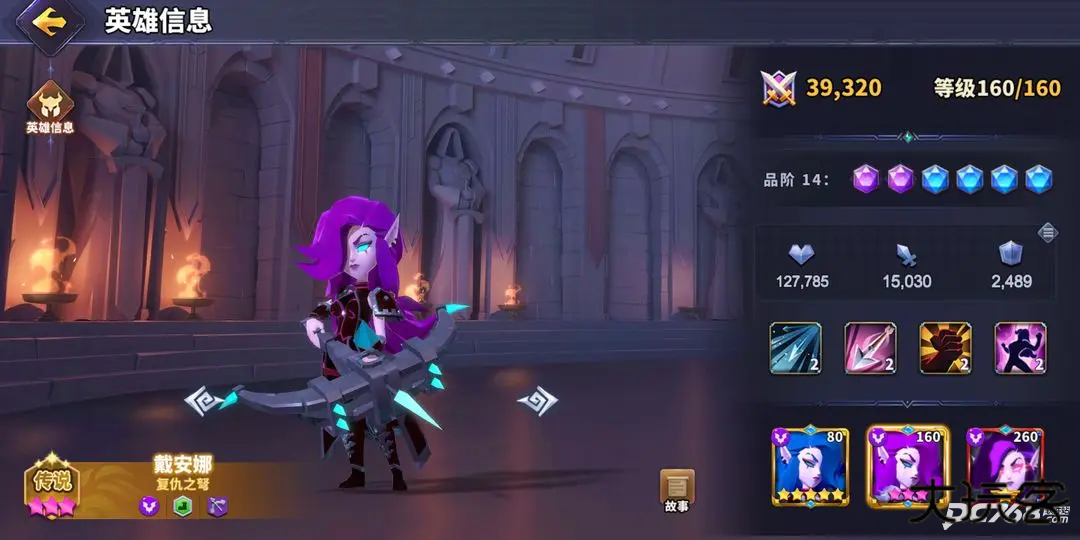Open the 故事 story book button
The height and width of the screenshot is (540, 1080).
click(x=677, y=489)
